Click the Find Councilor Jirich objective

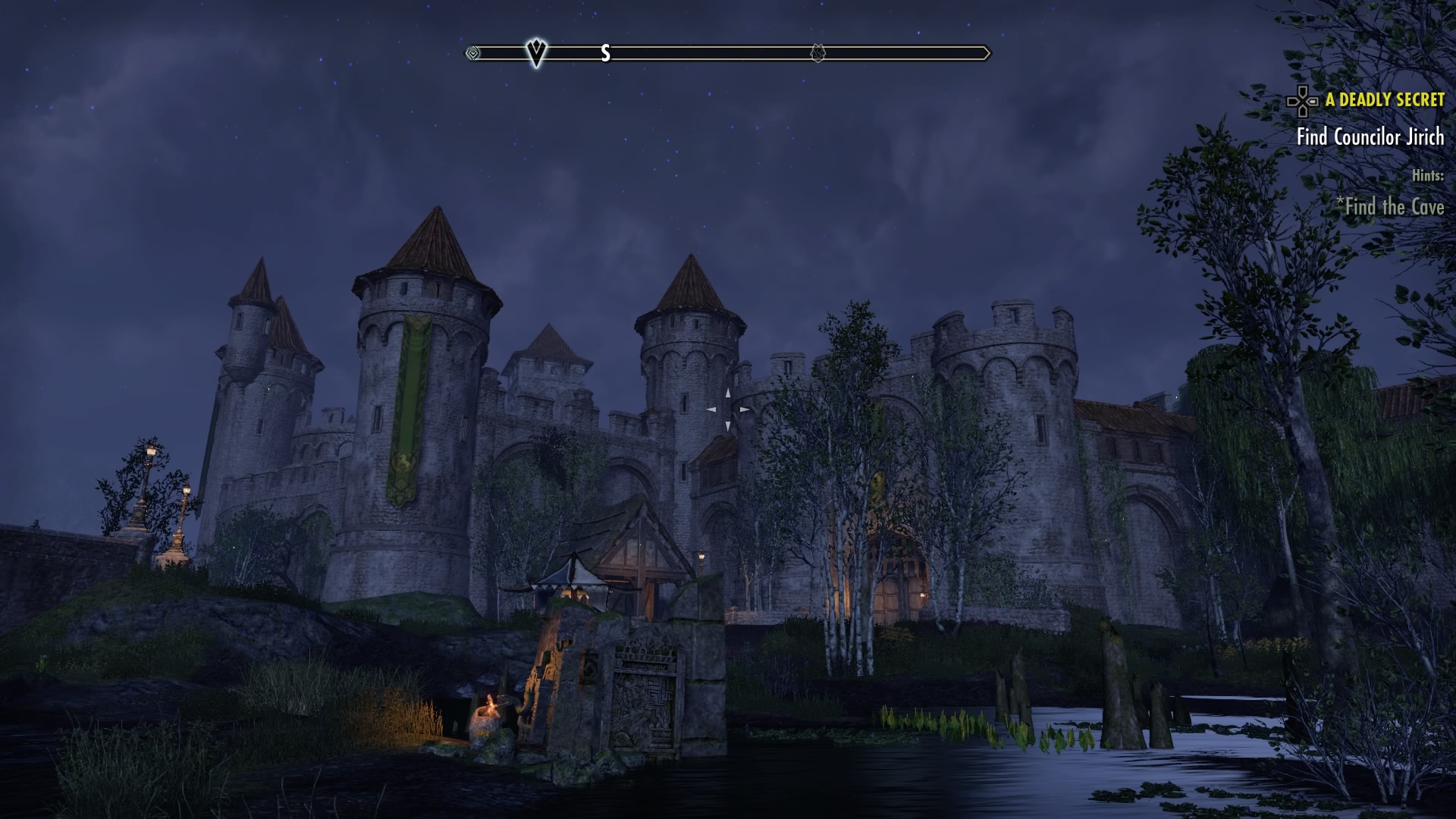pos(1370,137)
